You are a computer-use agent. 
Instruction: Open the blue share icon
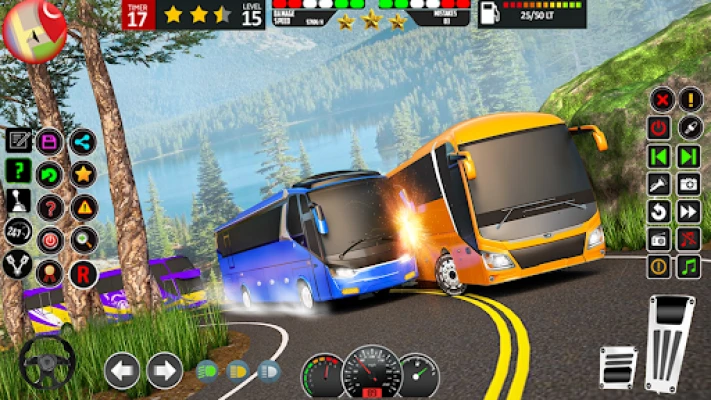pyautogui.click(x=84, y=142)
